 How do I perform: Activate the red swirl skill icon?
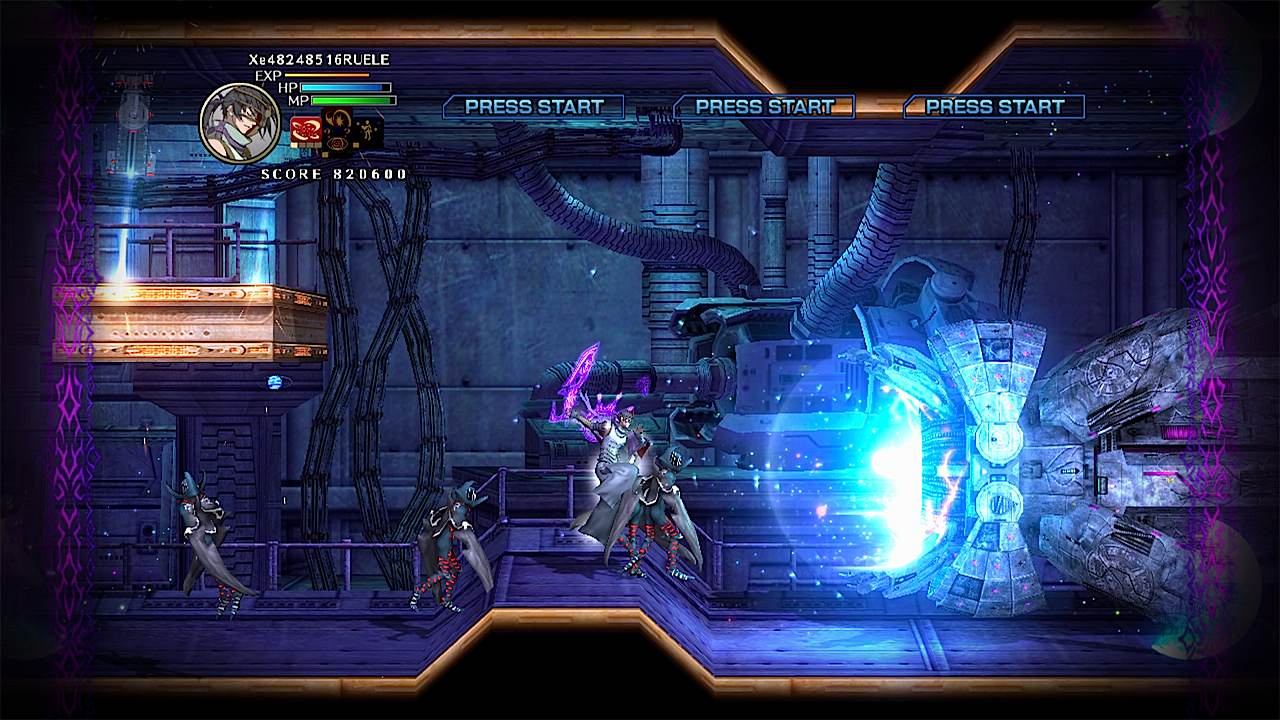[x=305, y=130]
